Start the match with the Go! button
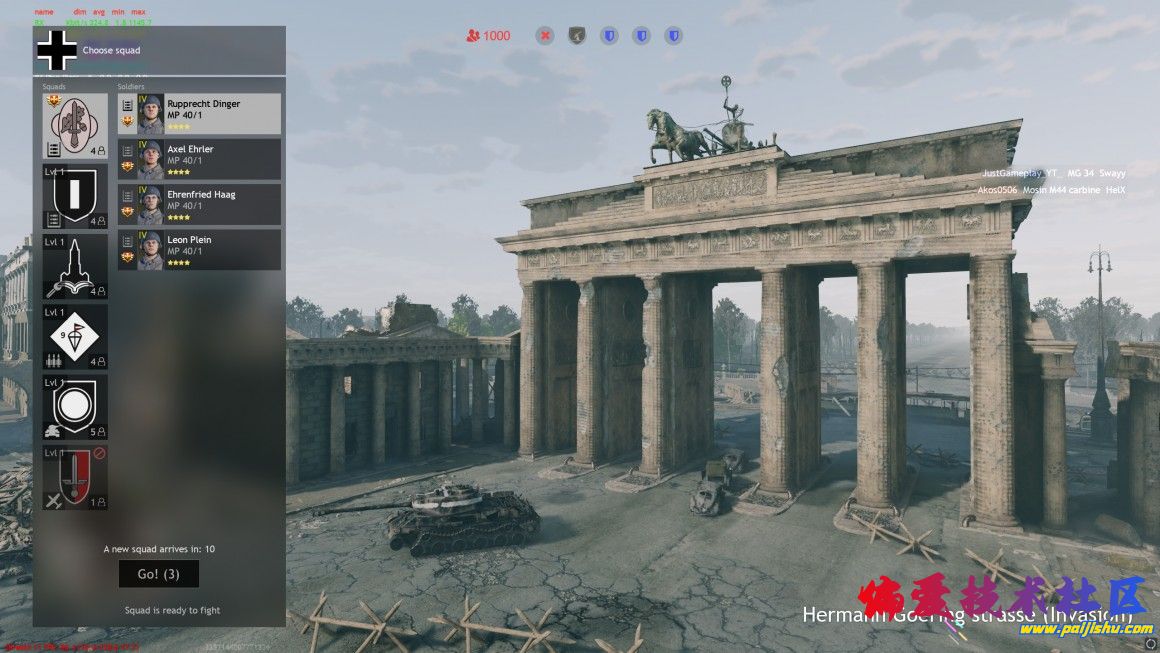The width and height of the screenshot is (1160, 653). pos(158,574)
